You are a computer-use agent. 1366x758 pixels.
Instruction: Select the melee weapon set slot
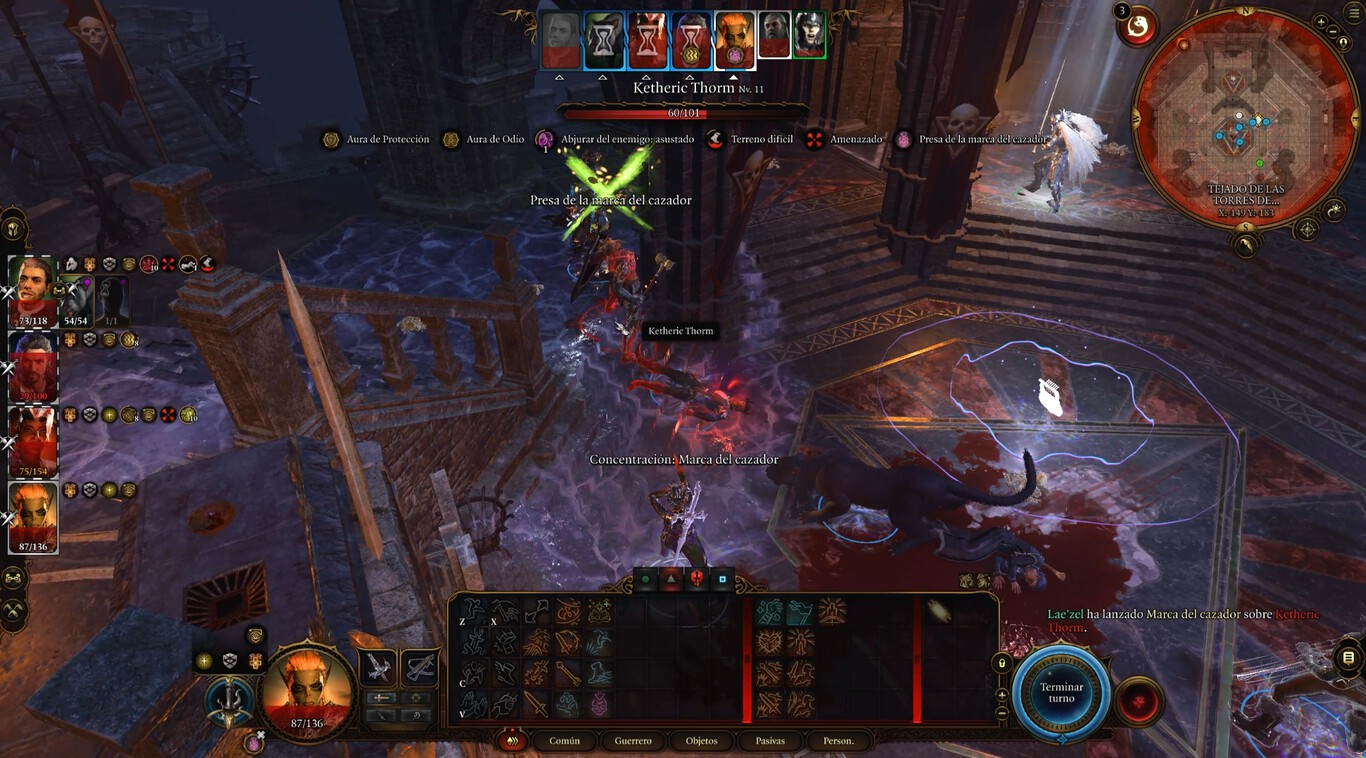(x=378, y=667)
